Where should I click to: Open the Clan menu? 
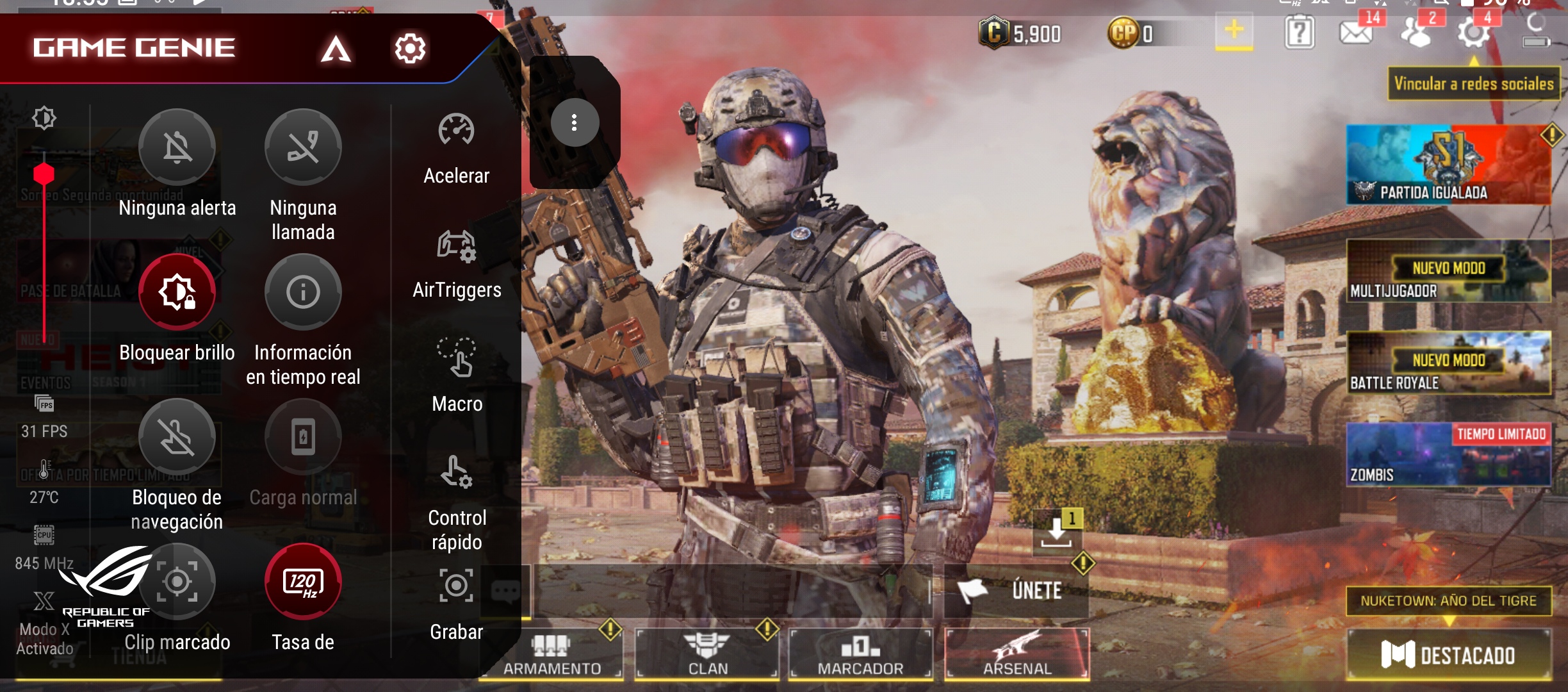point(707,654)
